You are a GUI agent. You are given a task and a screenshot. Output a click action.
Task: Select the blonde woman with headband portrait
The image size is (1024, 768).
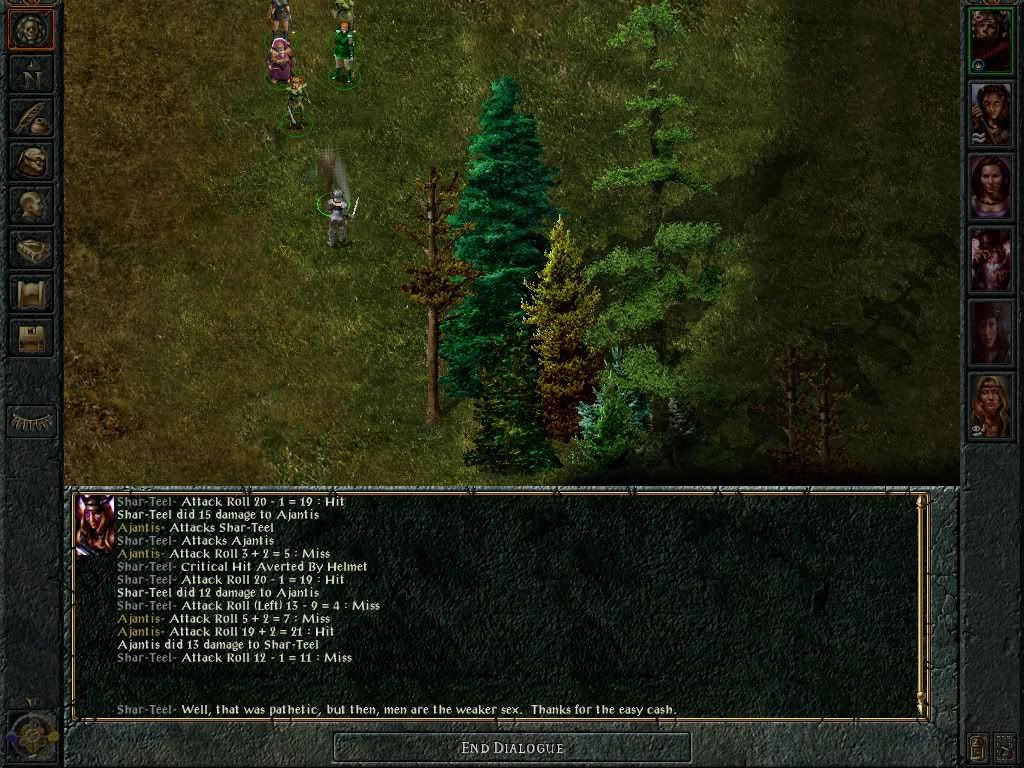[x=991, y=406]
